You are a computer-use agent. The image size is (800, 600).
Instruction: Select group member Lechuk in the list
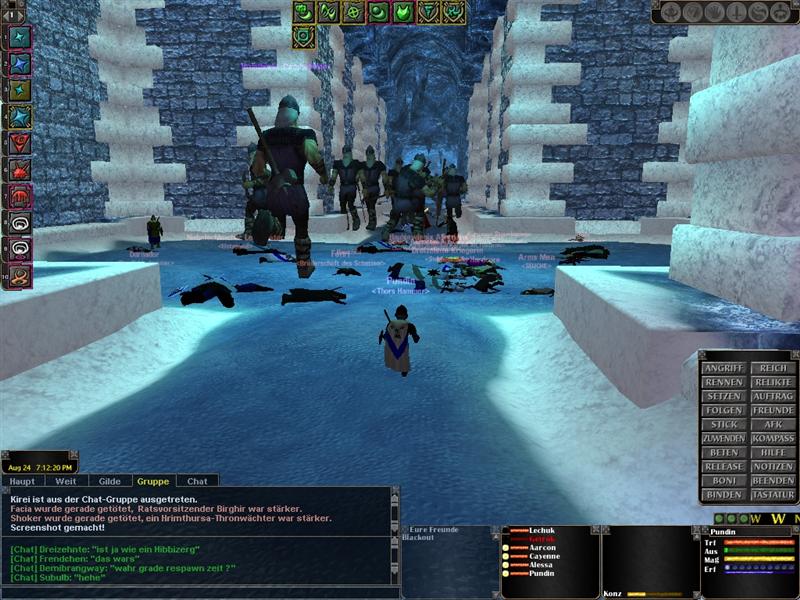(x=543, y=530)
